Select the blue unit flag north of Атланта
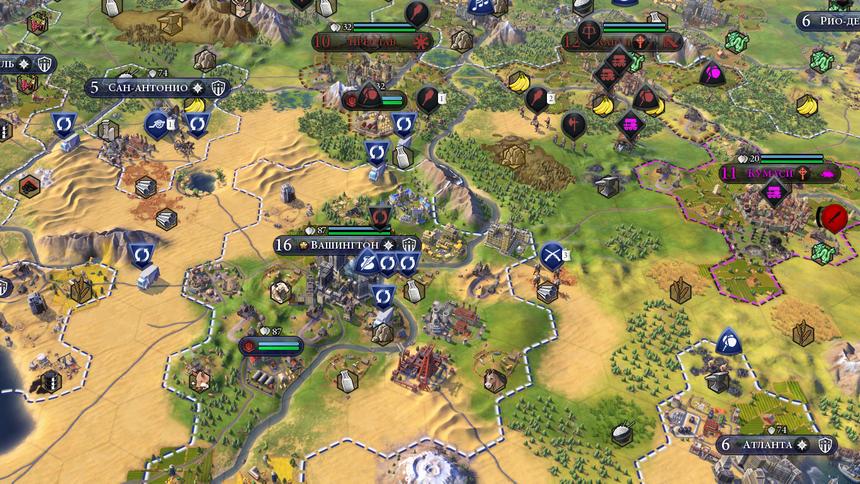 click(x=729, y=341)
